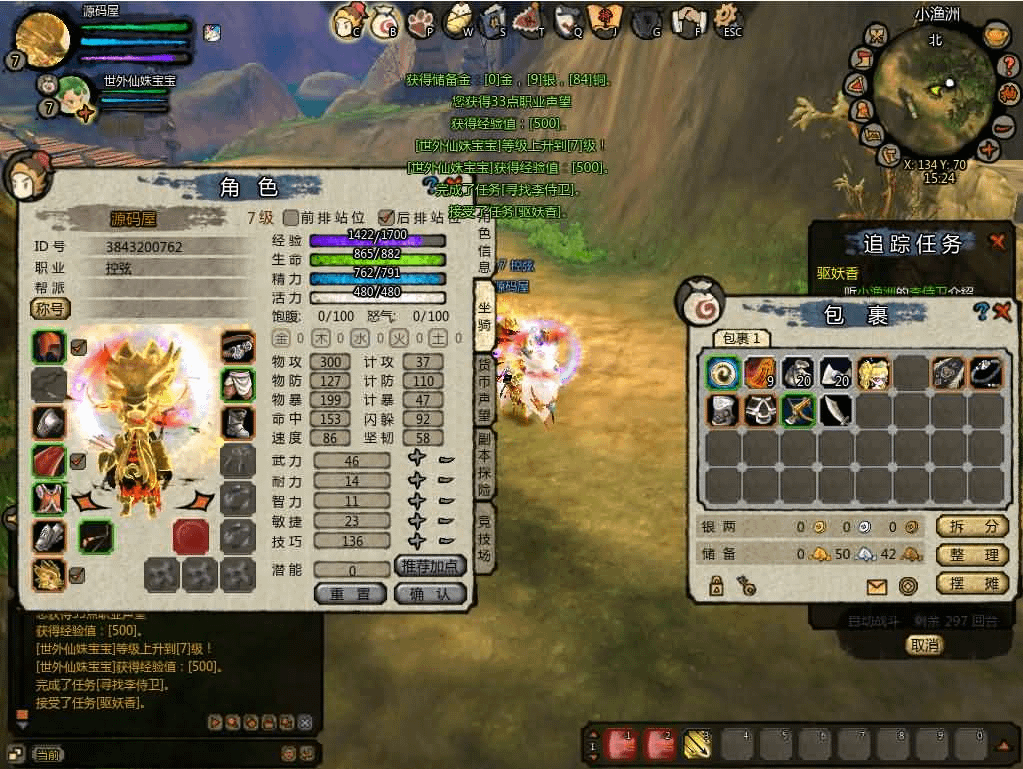This screenshot has height=769, width=1023.
Task: Click the 拆分 split button
Action: coord(970,526)
